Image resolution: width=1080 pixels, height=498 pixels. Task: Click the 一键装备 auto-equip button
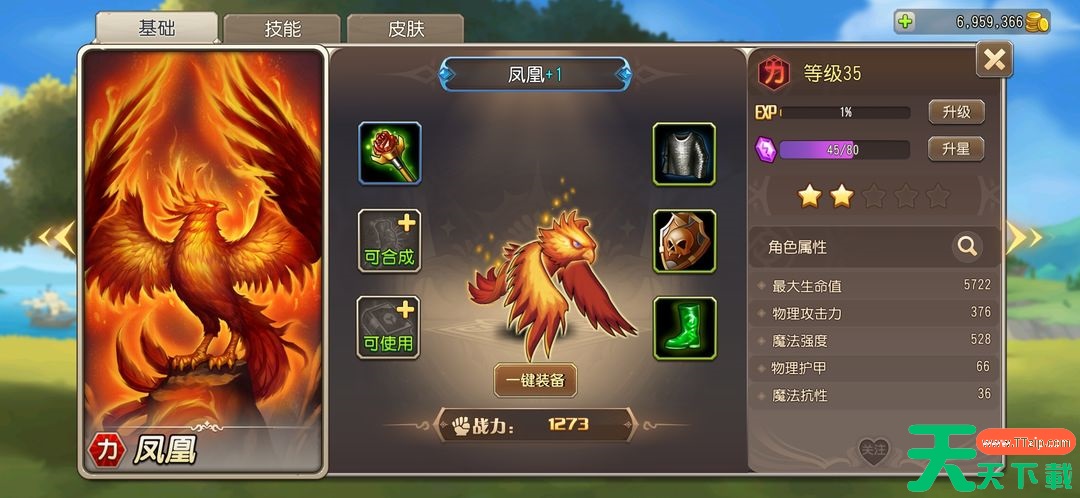click(536, 379)
